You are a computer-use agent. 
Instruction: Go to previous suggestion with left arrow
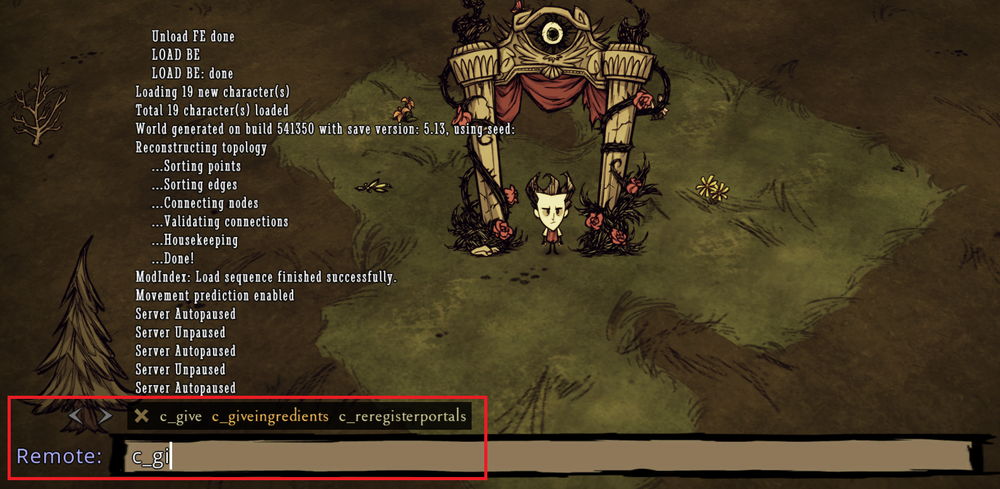[x=76, y=415]
